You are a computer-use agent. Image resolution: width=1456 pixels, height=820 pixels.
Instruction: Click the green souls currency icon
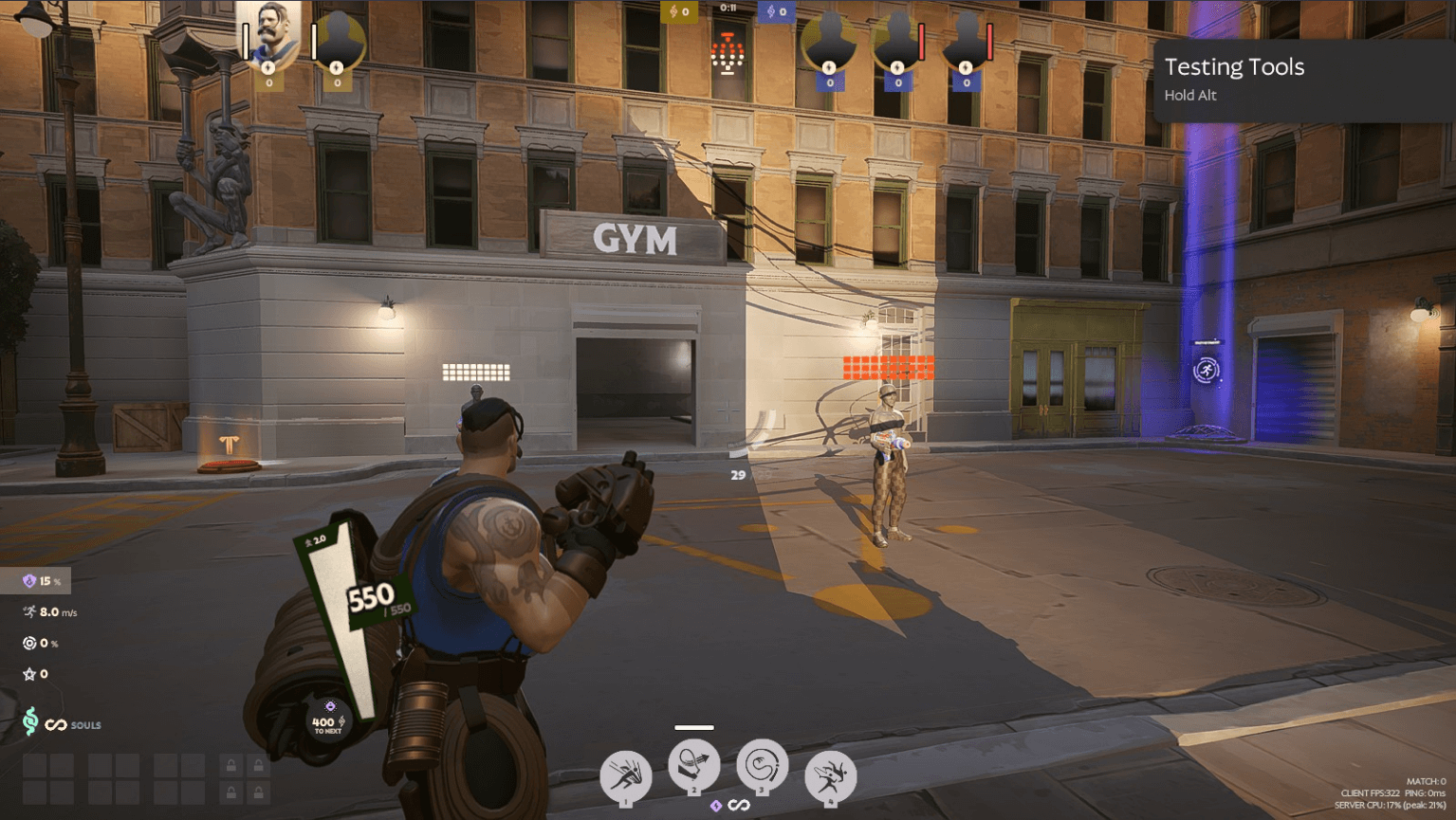coord(30,722)
